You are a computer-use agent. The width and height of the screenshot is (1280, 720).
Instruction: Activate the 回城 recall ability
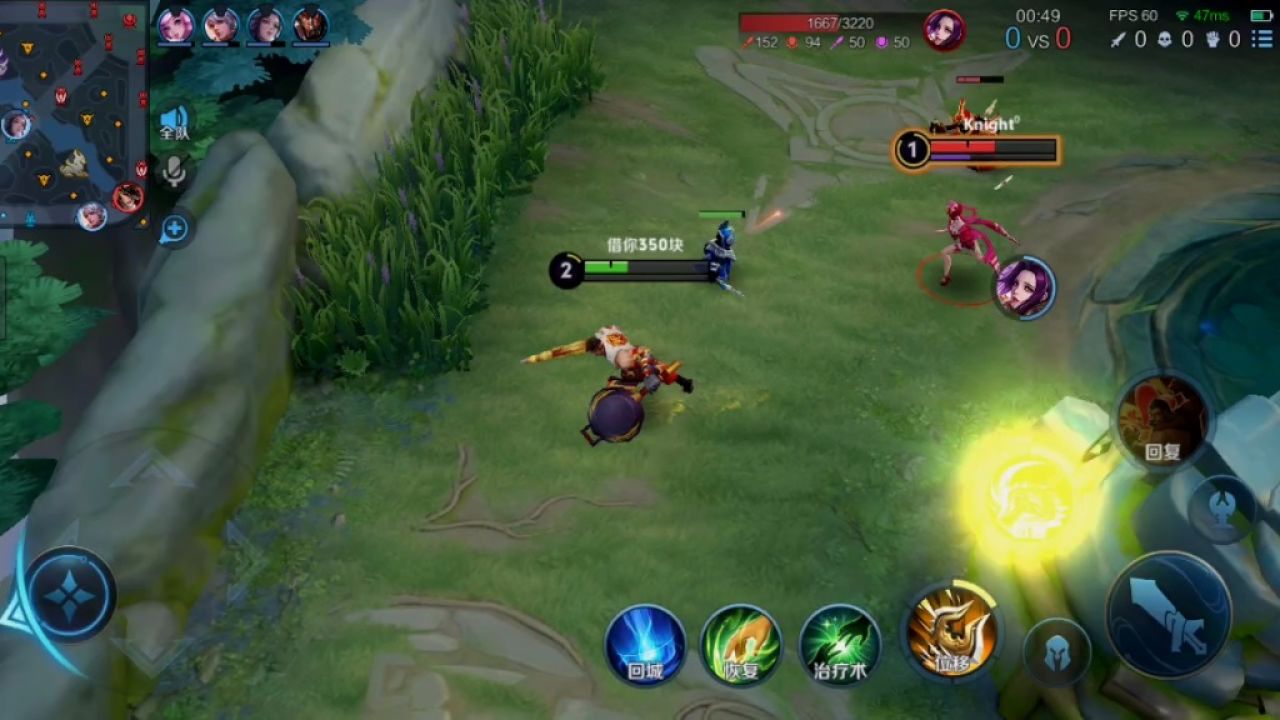(645, 644)
